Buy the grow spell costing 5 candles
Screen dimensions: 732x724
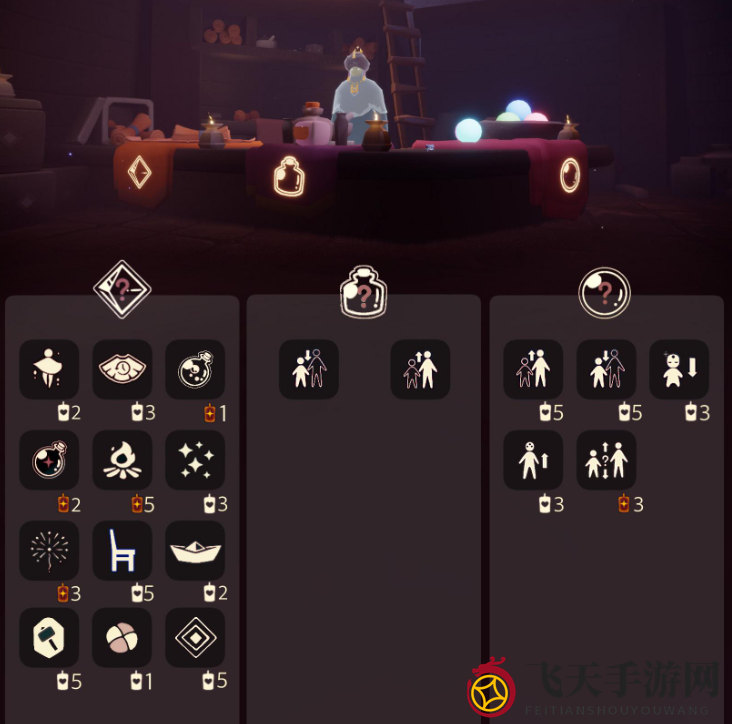pyautogui.click(x=533, y=369)
